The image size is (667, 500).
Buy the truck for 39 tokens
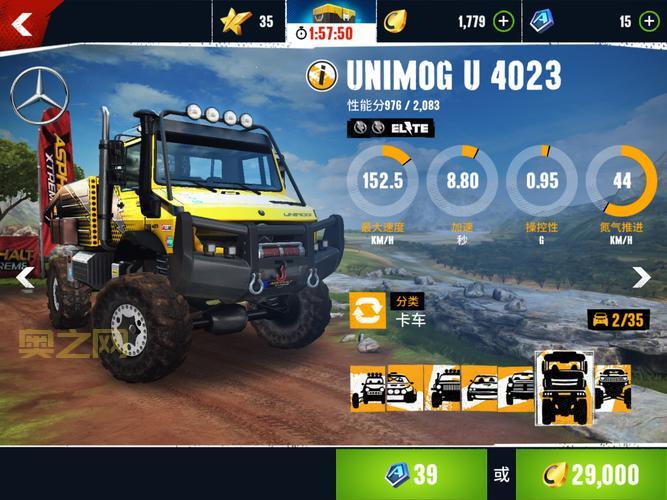click(x=410, y=474)
